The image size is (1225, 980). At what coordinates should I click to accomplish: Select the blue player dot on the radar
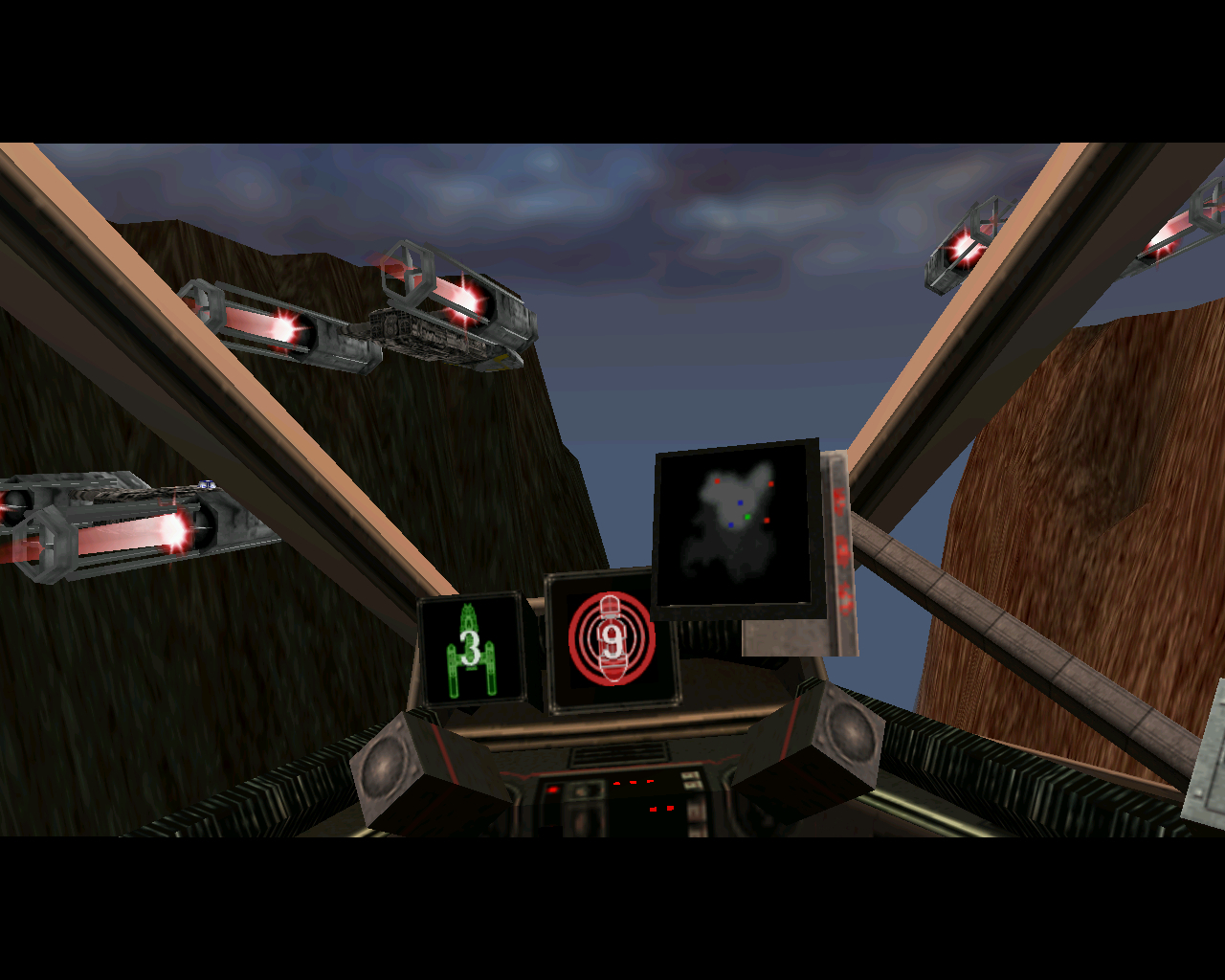pyautogui.click(x=740, y=502)
